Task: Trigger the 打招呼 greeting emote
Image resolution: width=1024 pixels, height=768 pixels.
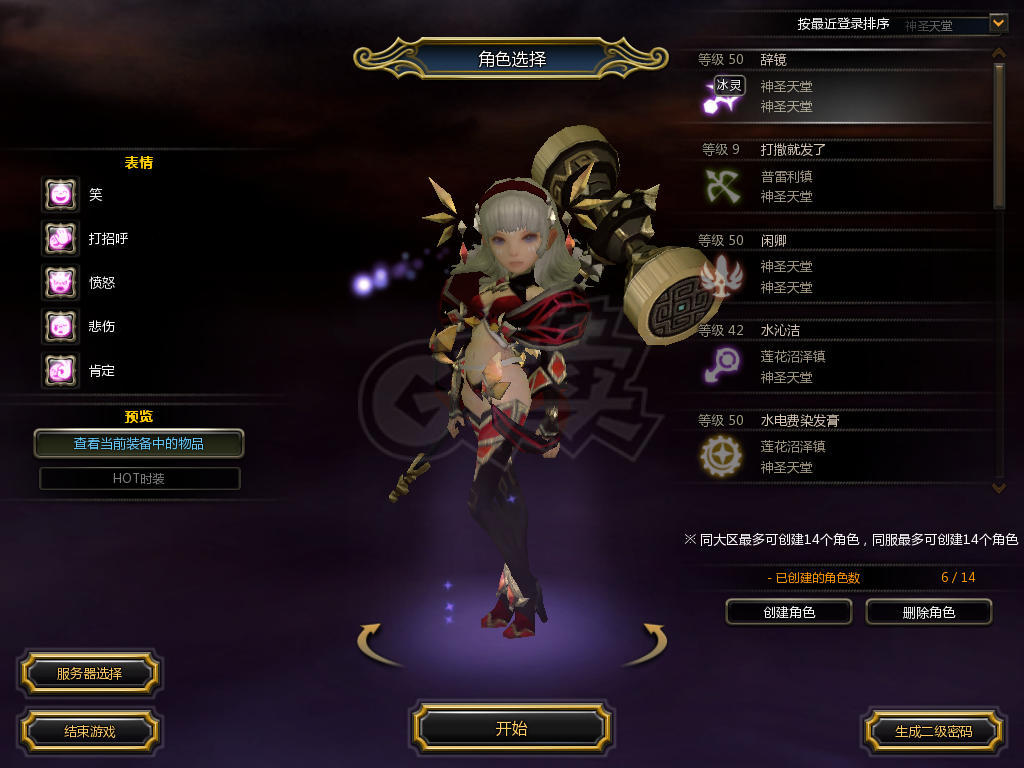Action: click(60, 238)
